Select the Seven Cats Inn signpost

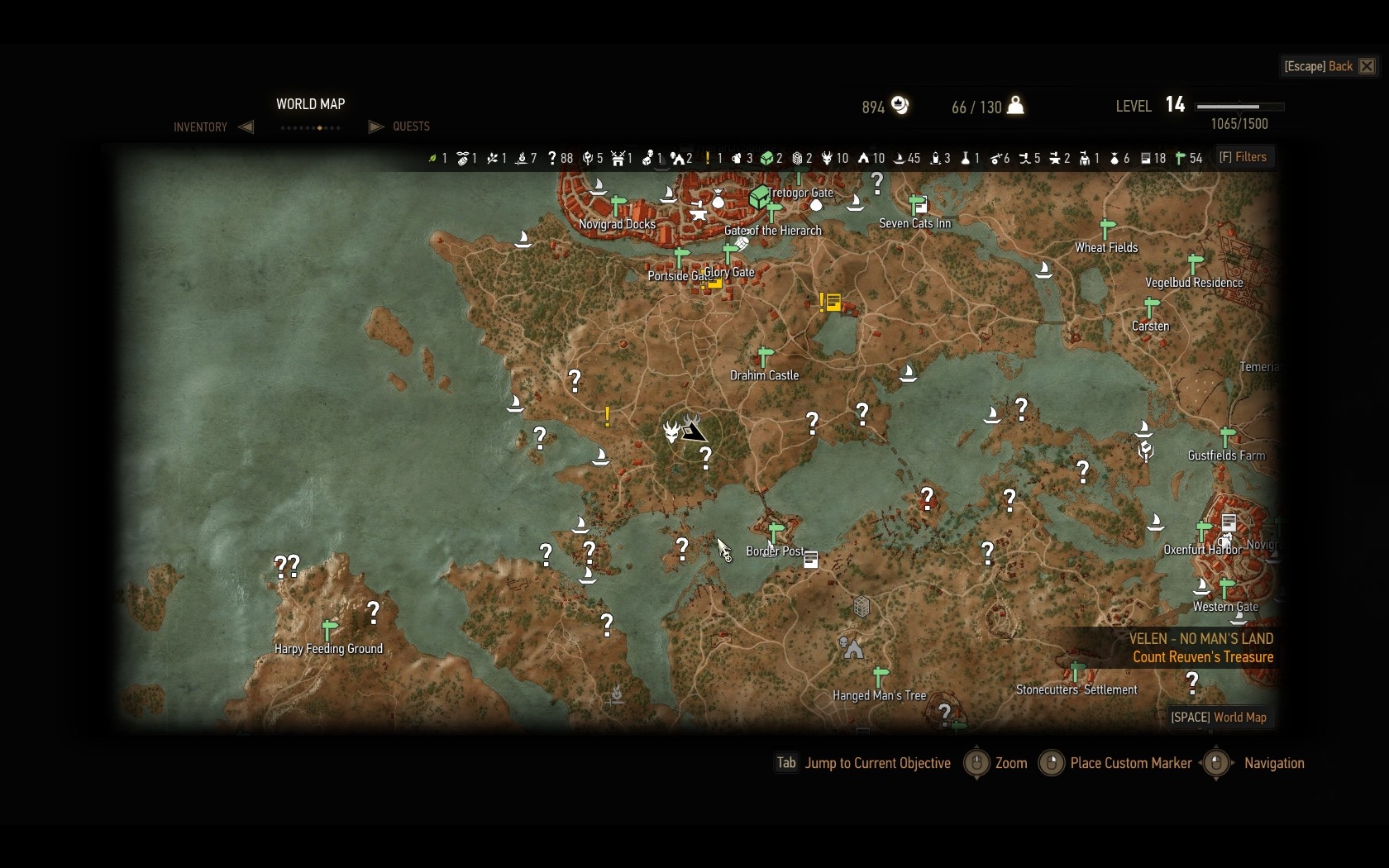click(916, 204)
